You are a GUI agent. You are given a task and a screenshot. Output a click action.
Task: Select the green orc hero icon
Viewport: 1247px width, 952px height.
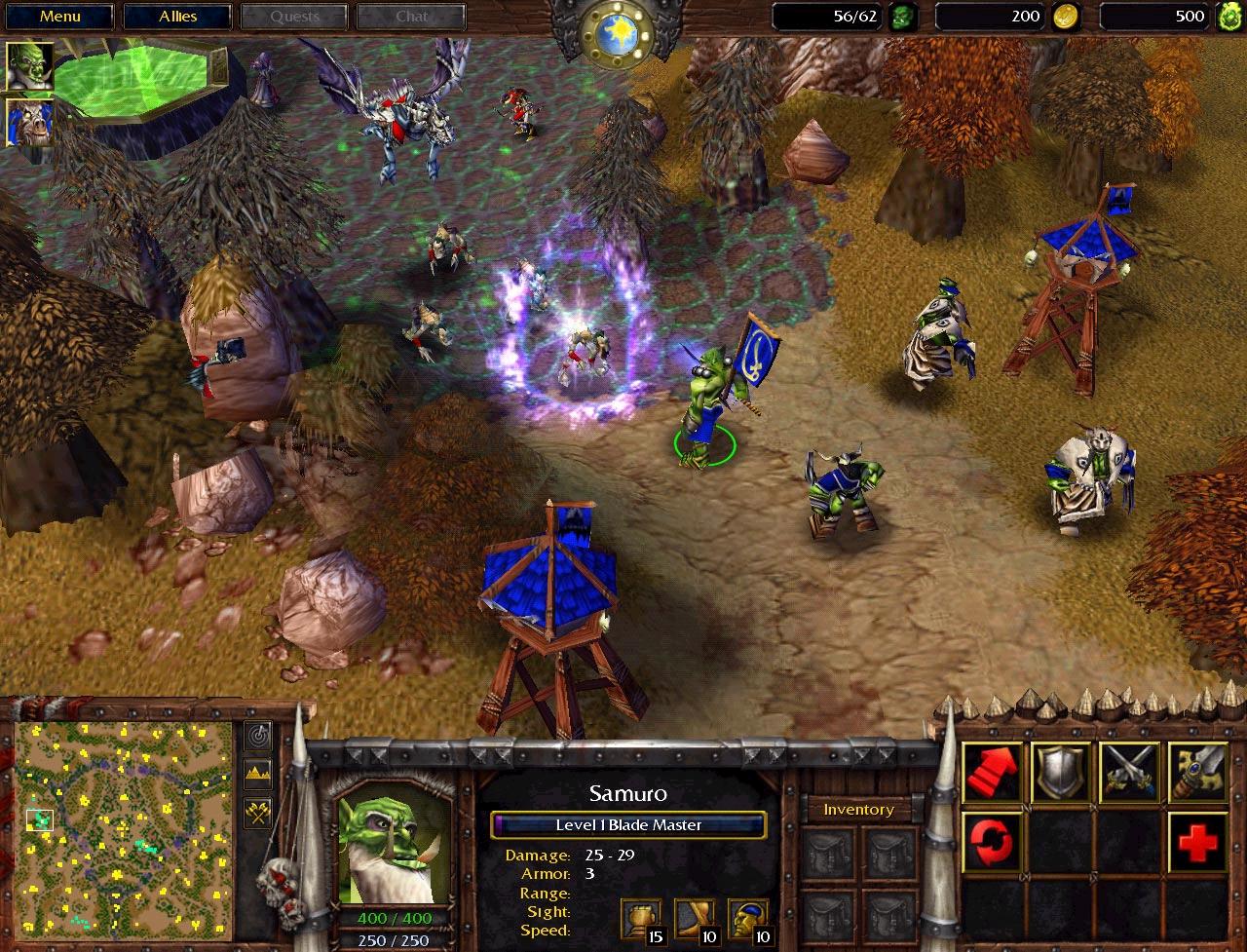coord(30,66)
